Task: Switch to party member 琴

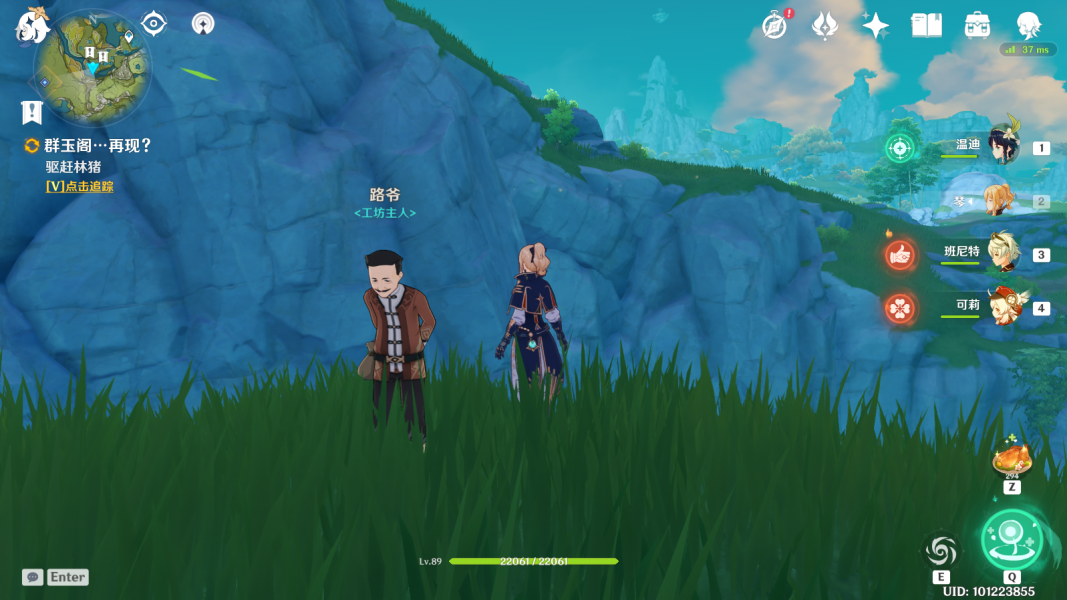Action: point(1000,200)
